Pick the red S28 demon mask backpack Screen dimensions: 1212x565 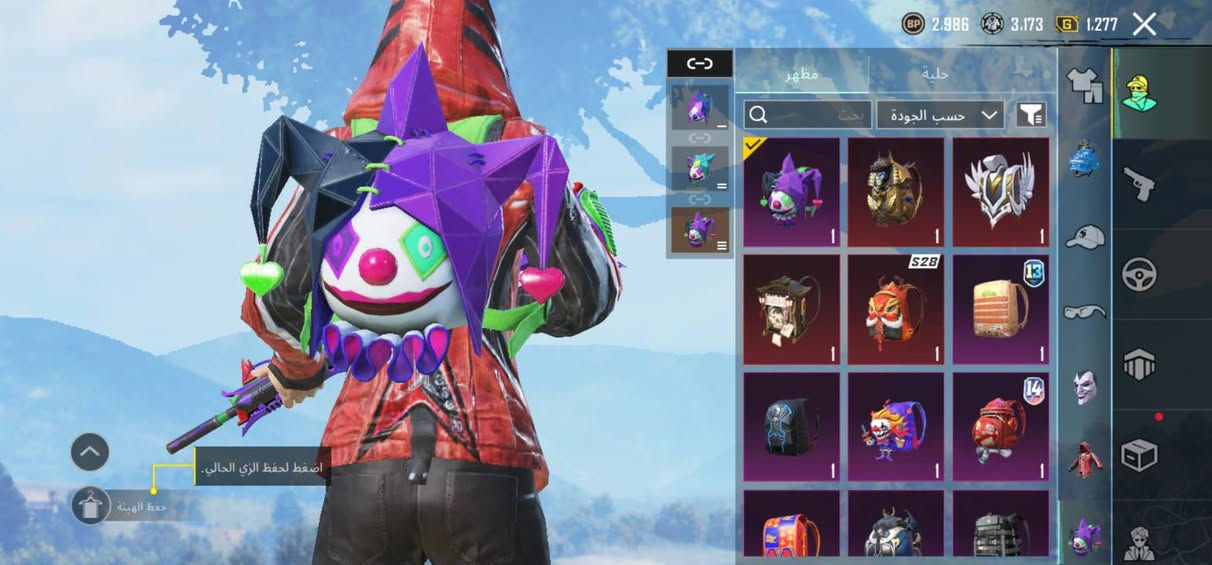pos(896,309)
